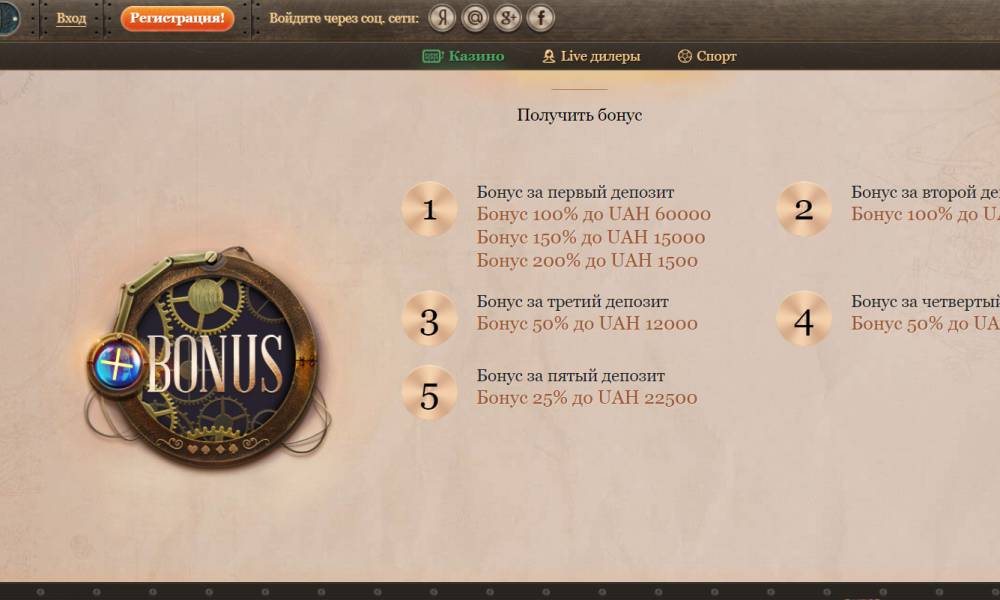Viewport: 1000px width, 600px height.
Task: Sign in with the Google+ icon
Action: tap(508, 18)
